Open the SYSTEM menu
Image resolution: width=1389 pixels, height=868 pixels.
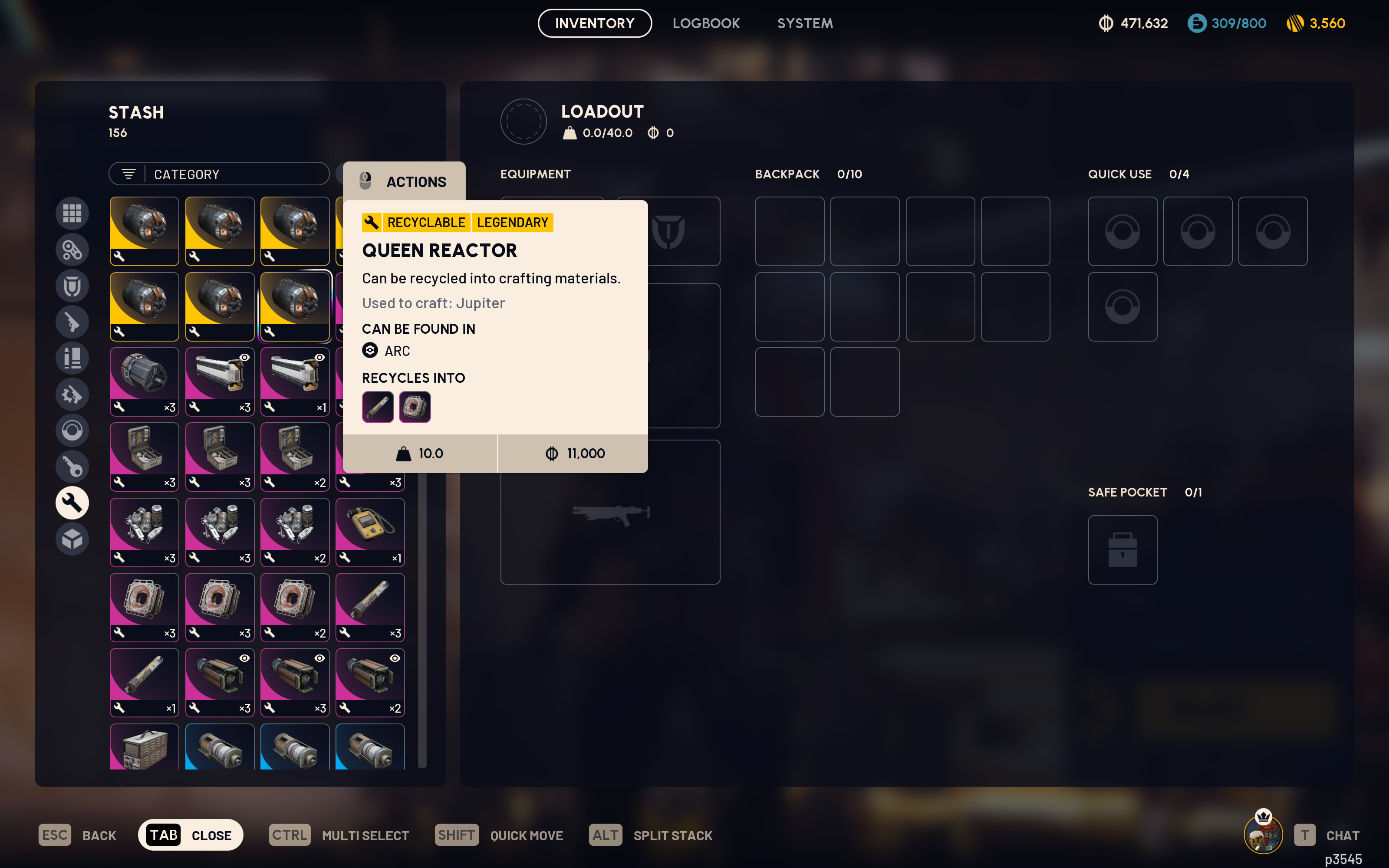(805, 23)
